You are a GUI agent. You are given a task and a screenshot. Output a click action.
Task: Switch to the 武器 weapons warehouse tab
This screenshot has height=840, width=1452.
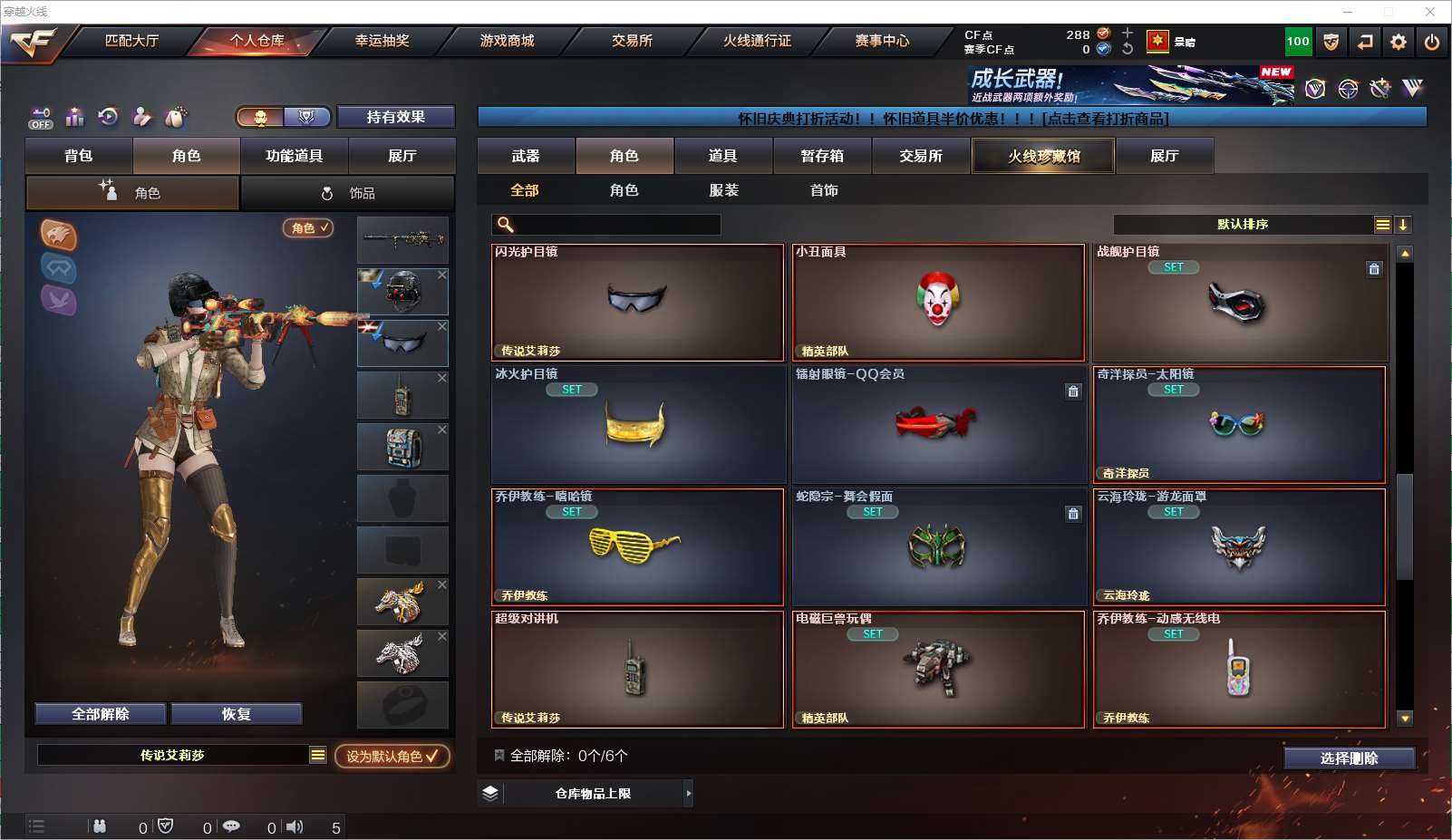click(x=526, y=156)
